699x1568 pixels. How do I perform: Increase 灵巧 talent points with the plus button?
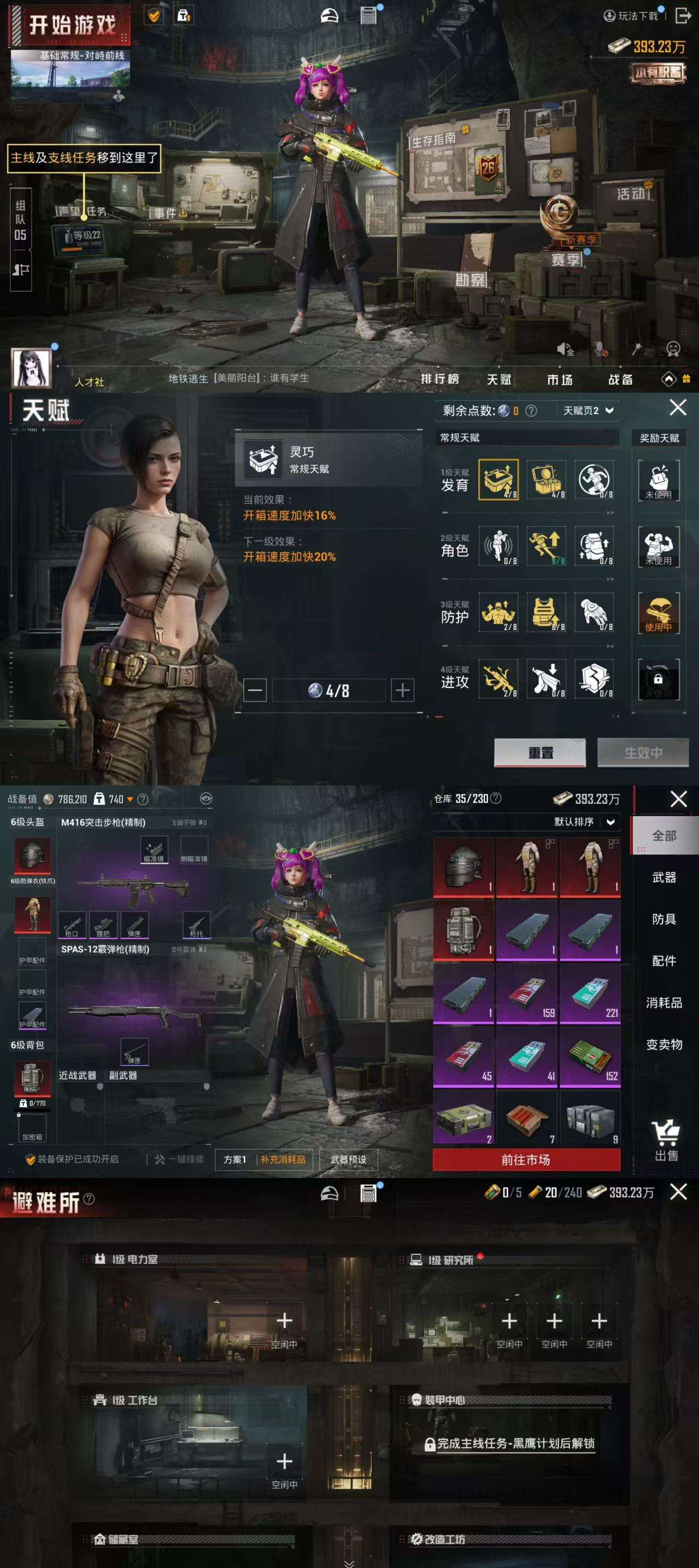[x=402, y=690]
